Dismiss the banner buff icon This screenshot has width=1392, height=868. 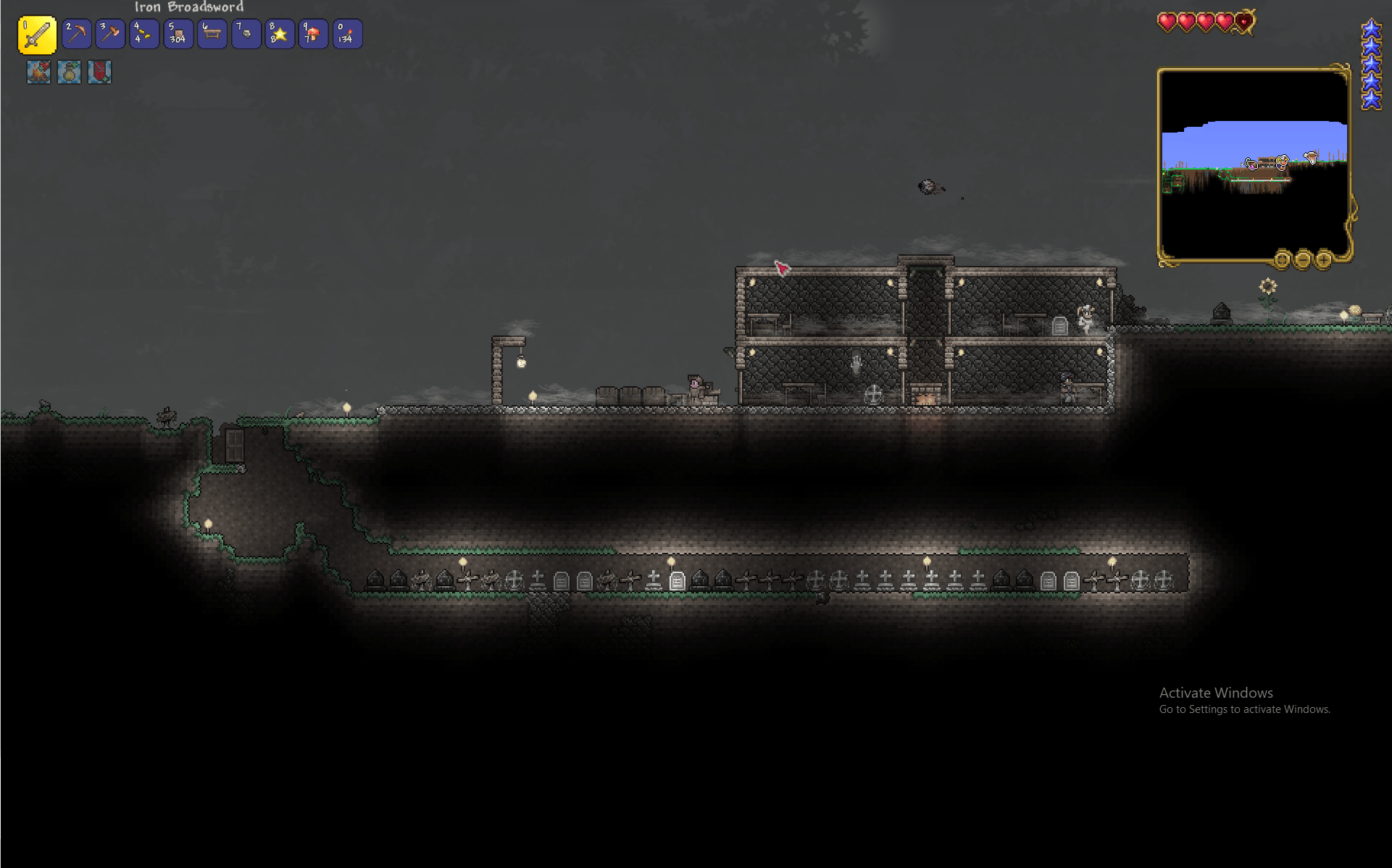click(99, 72)
